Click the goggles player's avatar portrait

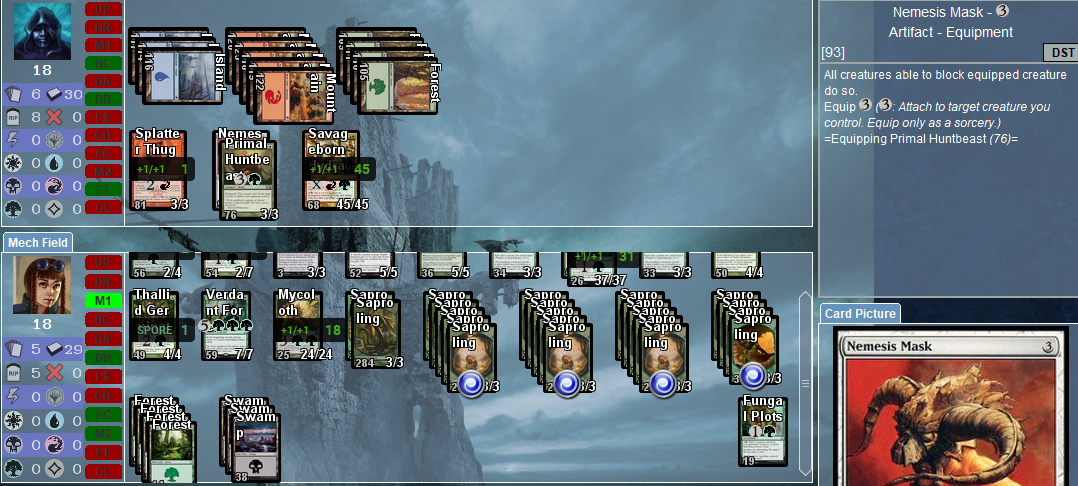pos(42,284)
